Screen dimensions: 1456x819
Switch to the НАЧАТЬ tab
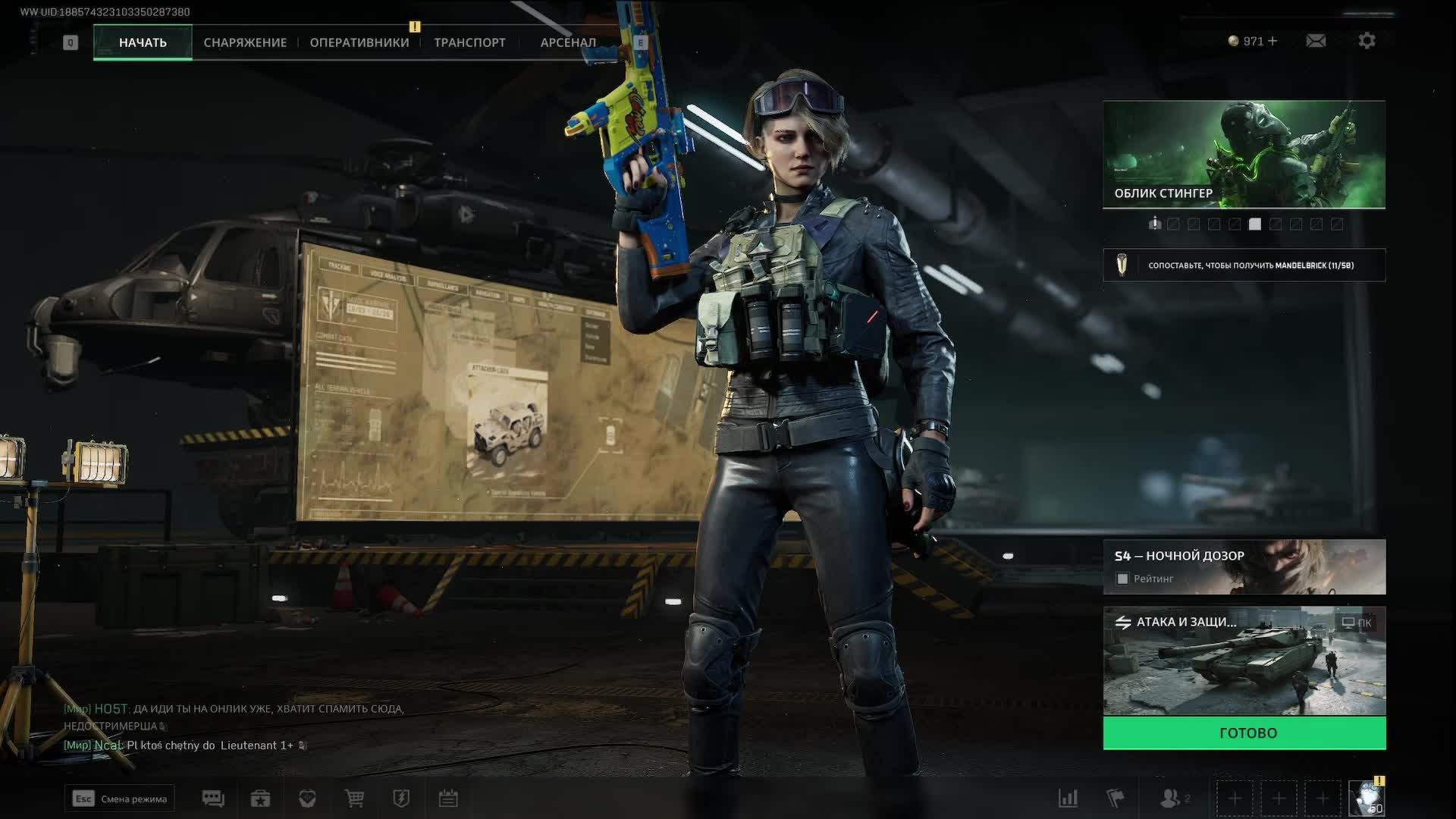click(x=143, y=42)
